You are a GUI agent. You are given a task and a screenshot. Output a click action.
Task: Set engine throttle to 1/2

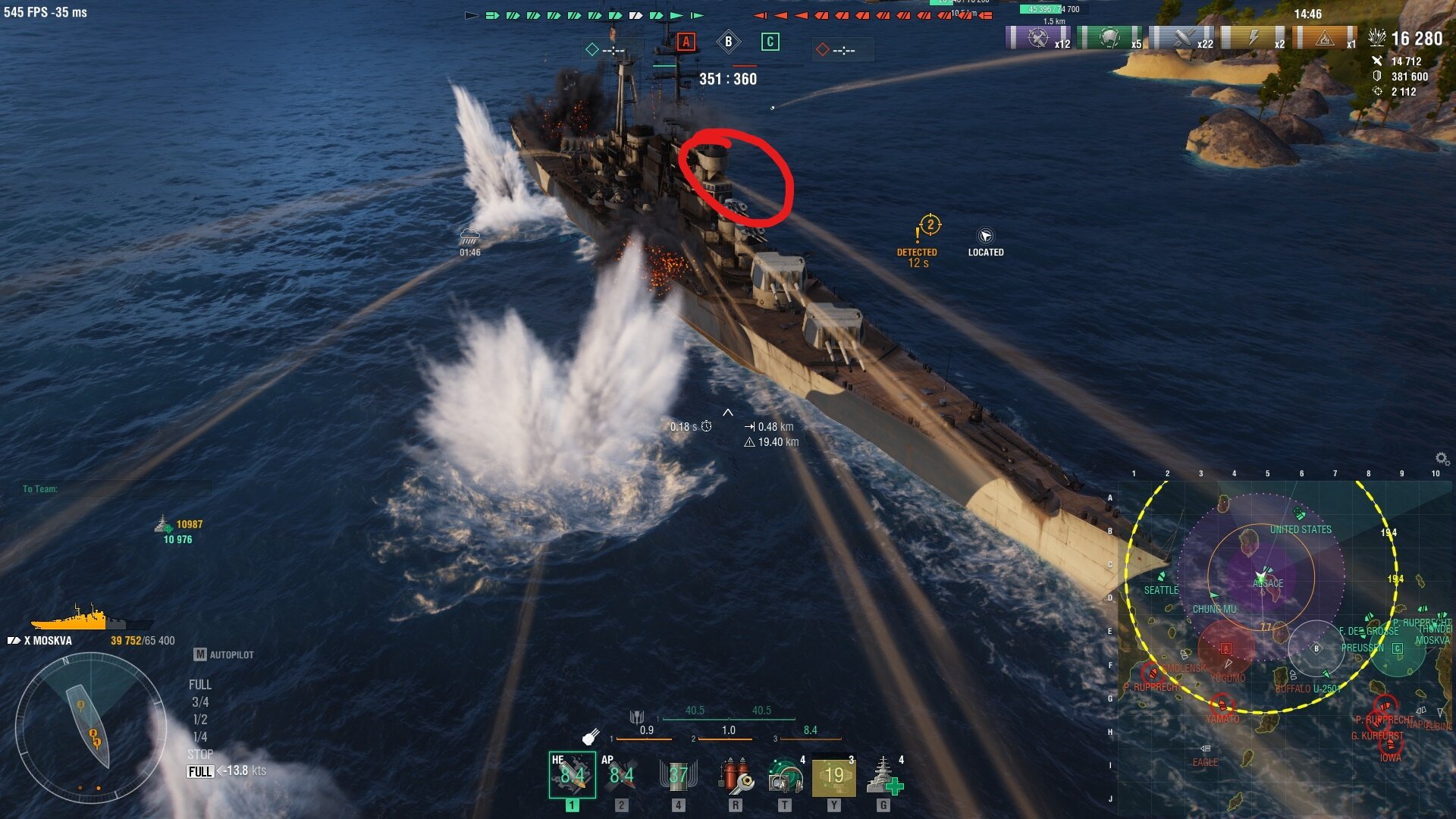(200, 720)
